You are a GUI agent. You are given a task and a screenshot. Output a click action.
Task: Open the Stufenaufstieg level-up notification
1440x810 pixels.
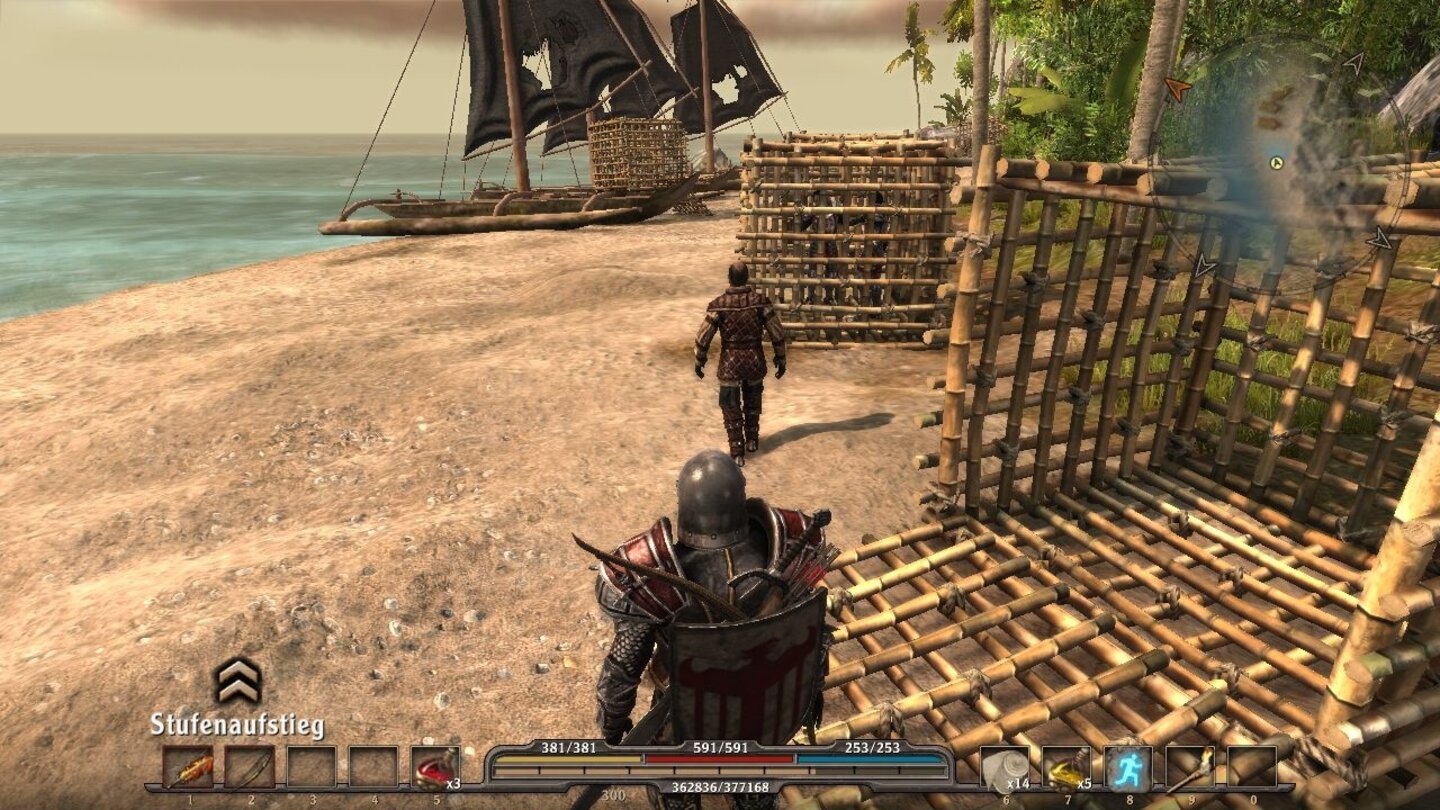[238, 682]
